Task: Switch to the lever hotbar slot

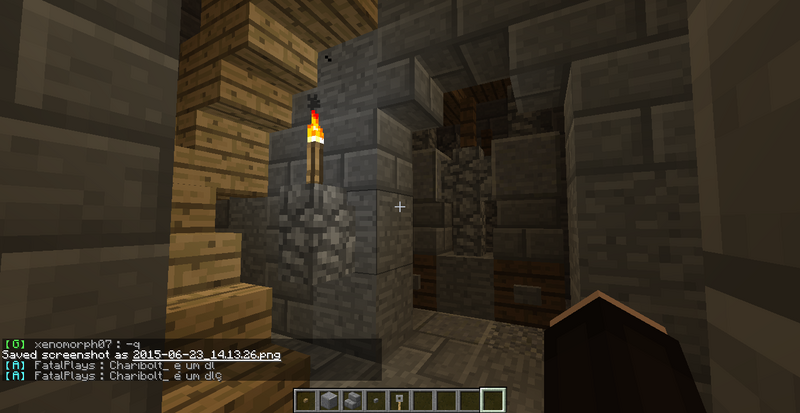Action: click(x=398, y=401)
